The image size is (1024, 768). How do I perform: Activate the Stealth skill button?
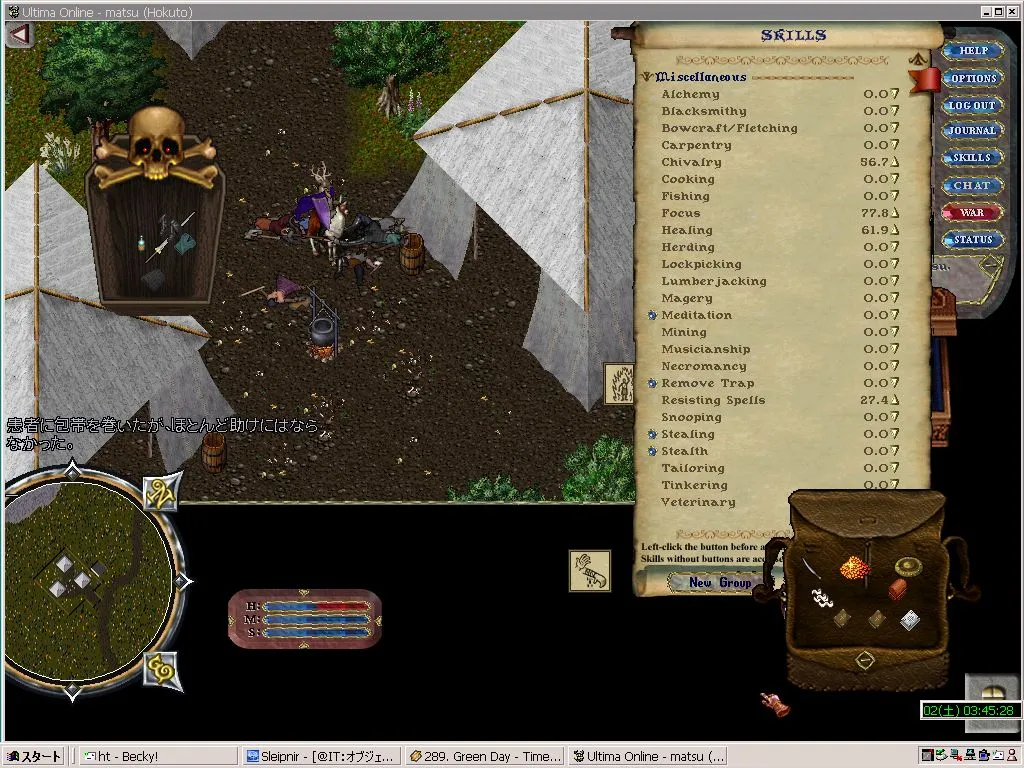[652, 452]
